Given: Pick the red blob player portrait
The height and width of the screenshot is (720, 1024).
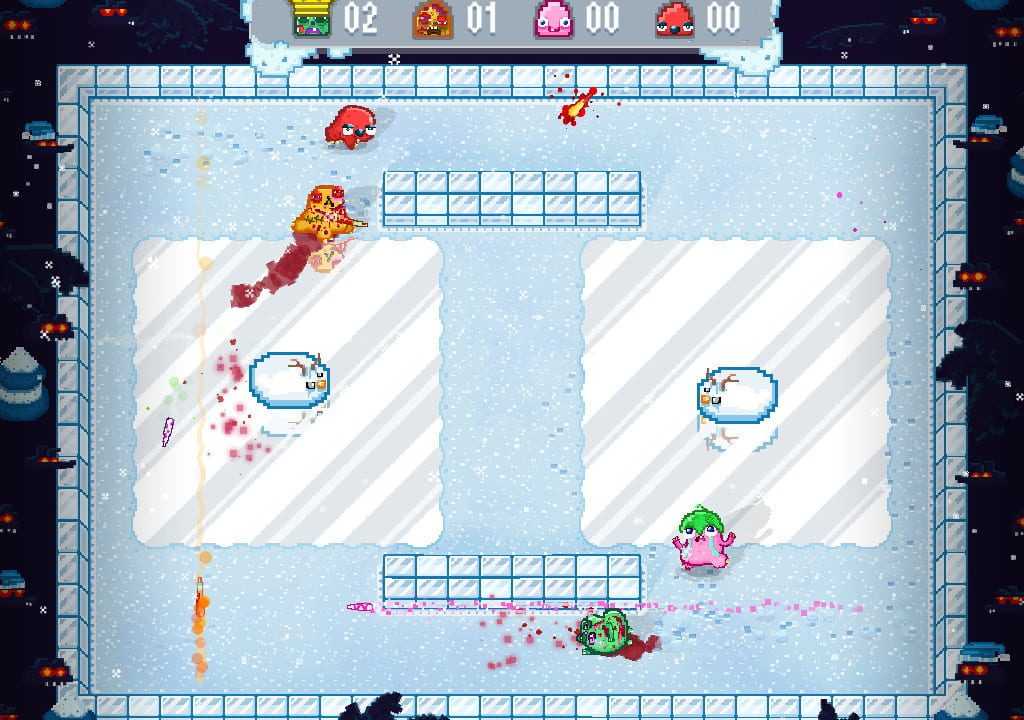Looking at the screenshot, I should coord(675,20).
